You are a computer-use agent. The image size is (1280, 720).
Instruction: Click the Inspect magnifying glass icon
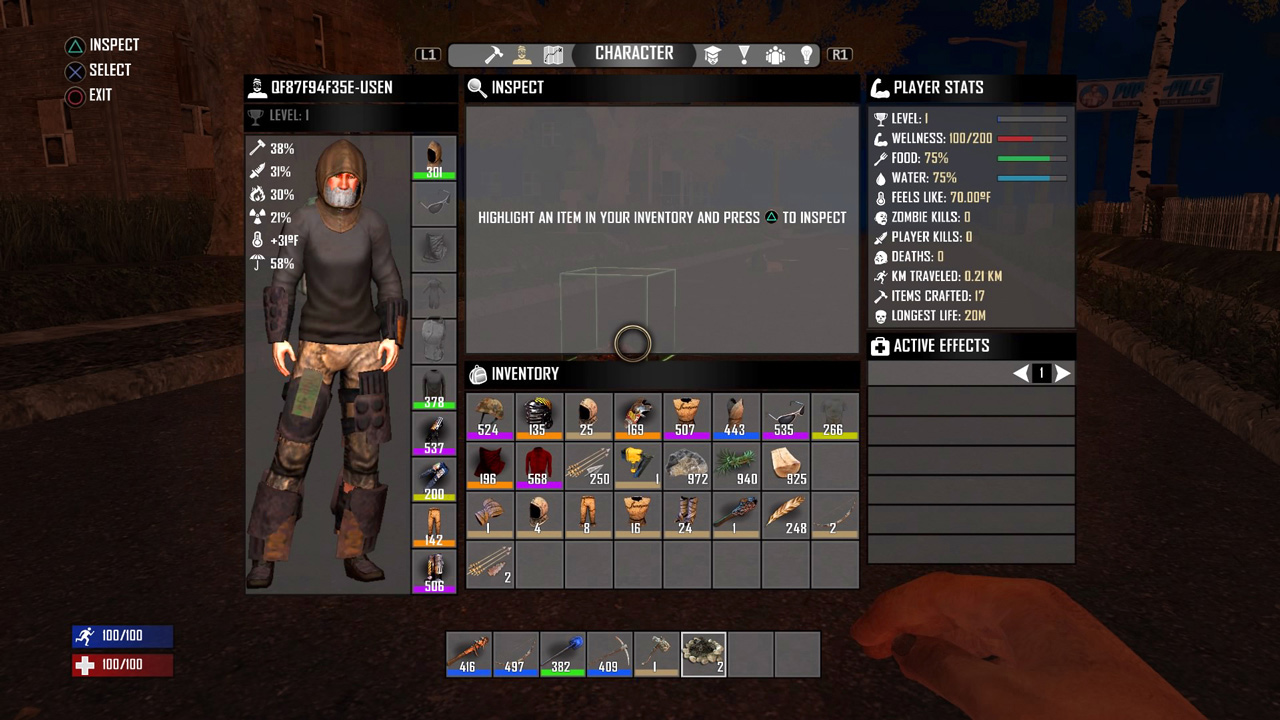(477, 88)
